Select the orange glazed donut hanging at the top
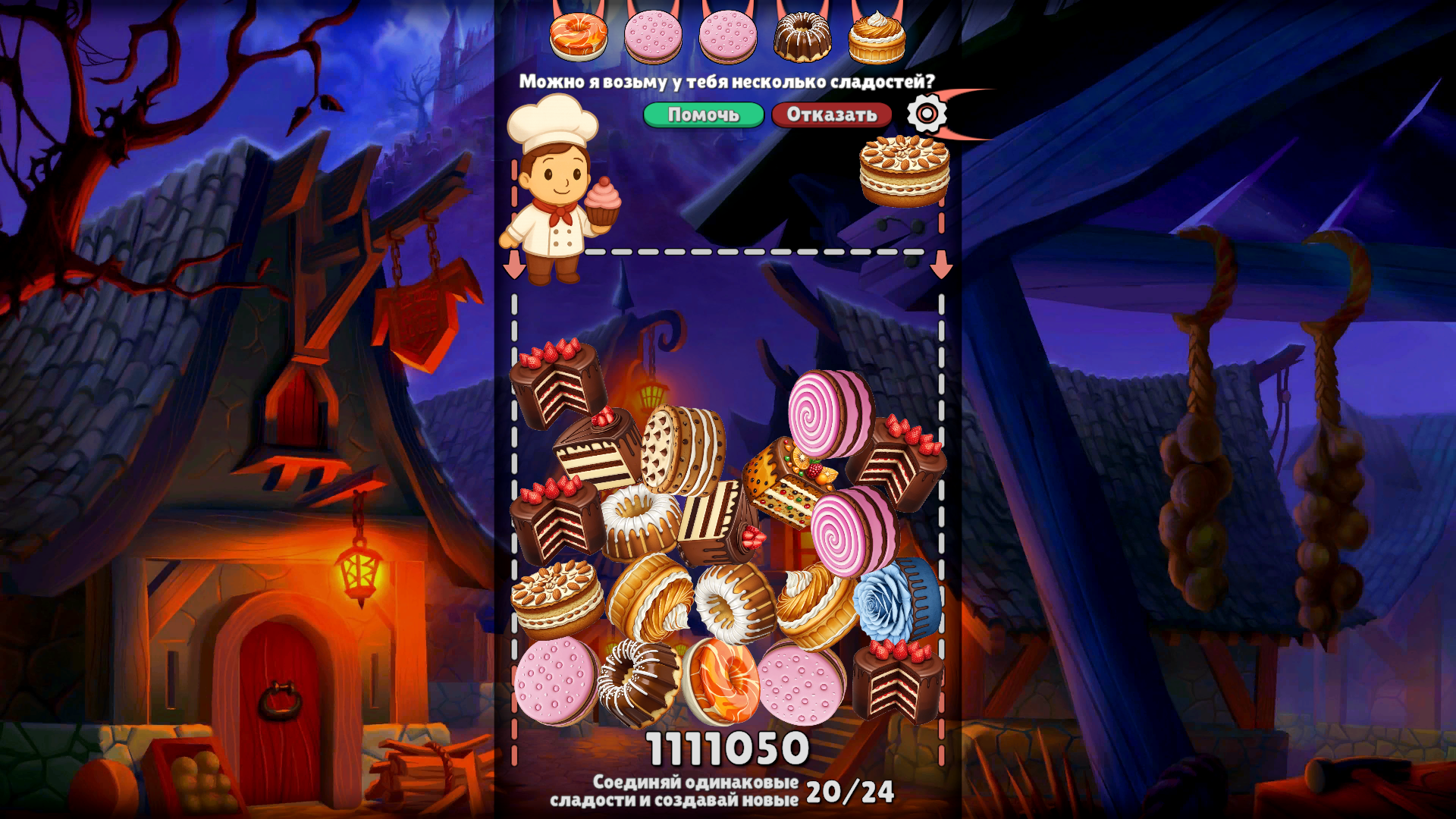The width and height of the screenshot is (1456, 819). [x=578, y=33]
